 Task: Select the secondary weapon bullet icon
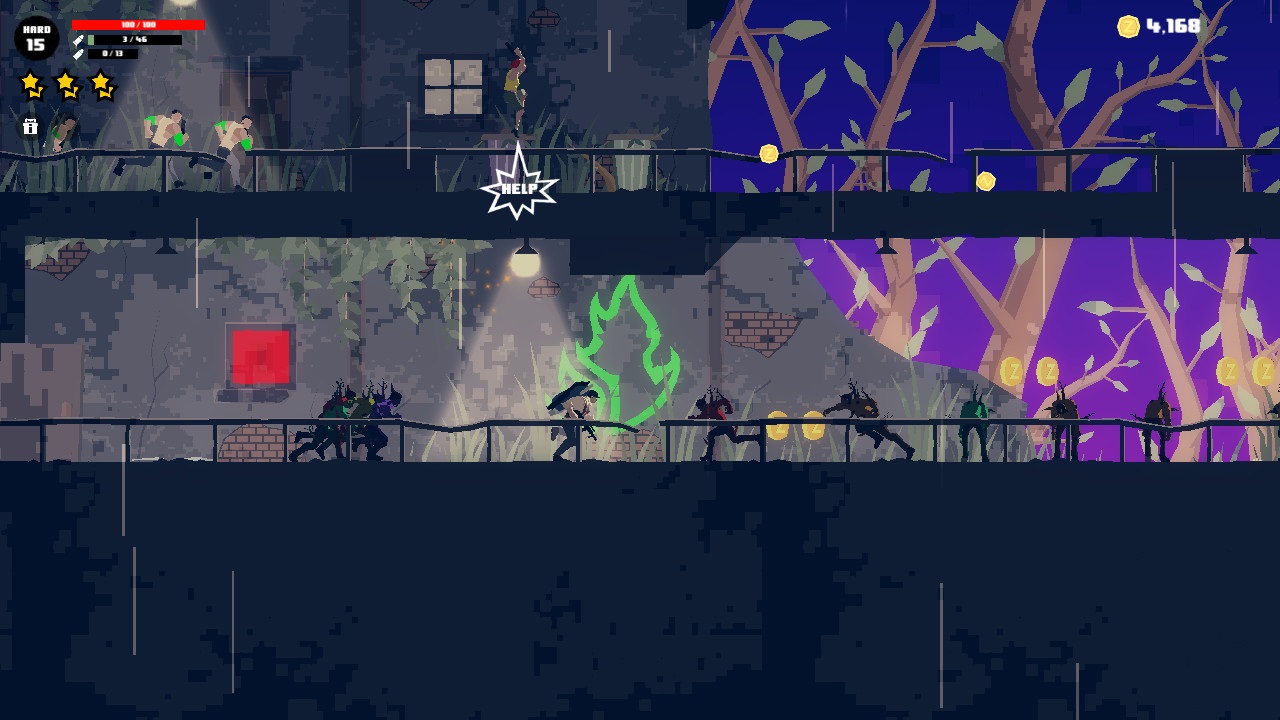click(78, 54)
